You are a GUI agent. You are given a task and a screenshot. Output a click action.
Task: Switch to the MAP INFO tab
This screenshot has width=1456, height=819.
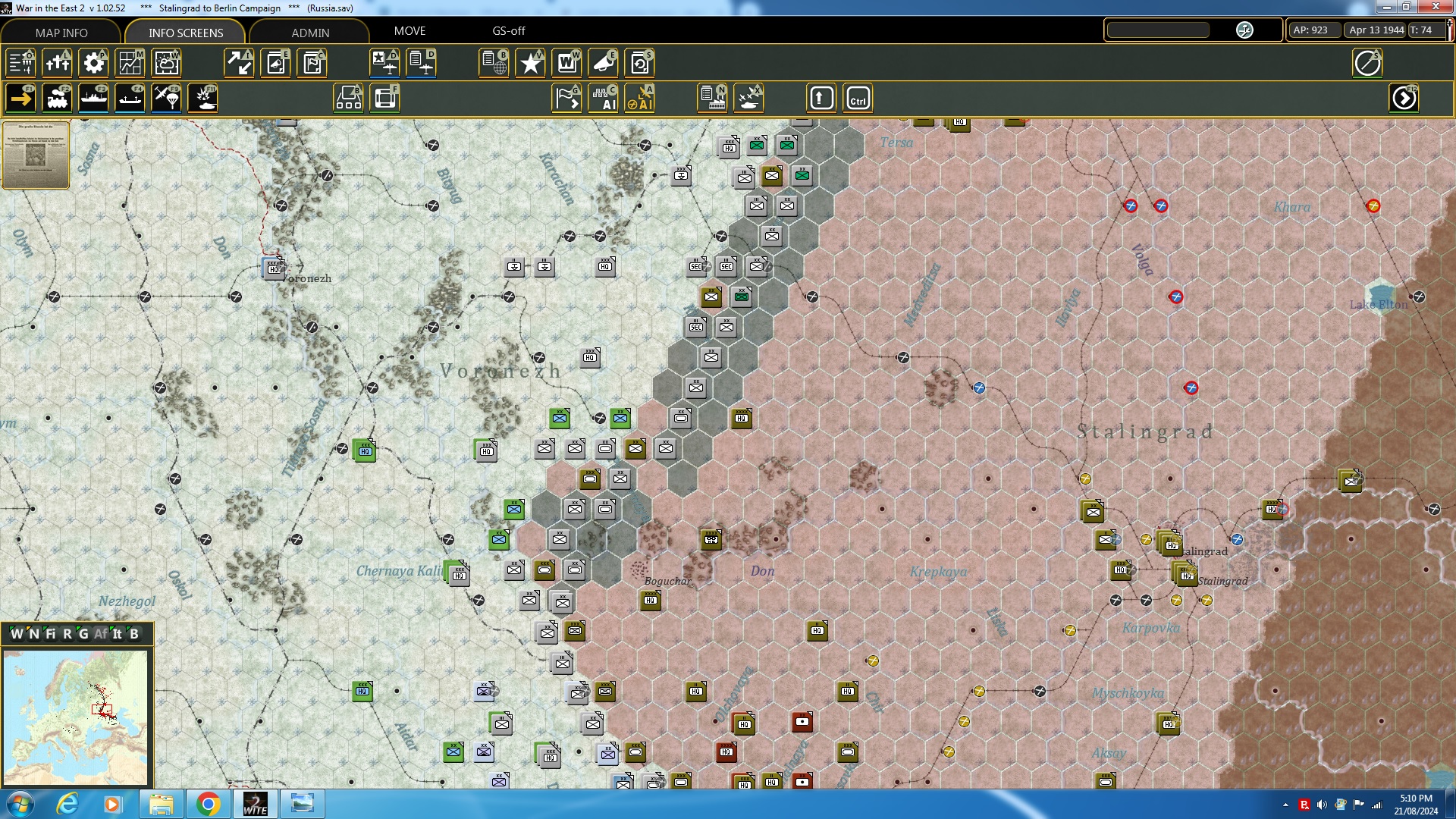click(x=60, y=33)
